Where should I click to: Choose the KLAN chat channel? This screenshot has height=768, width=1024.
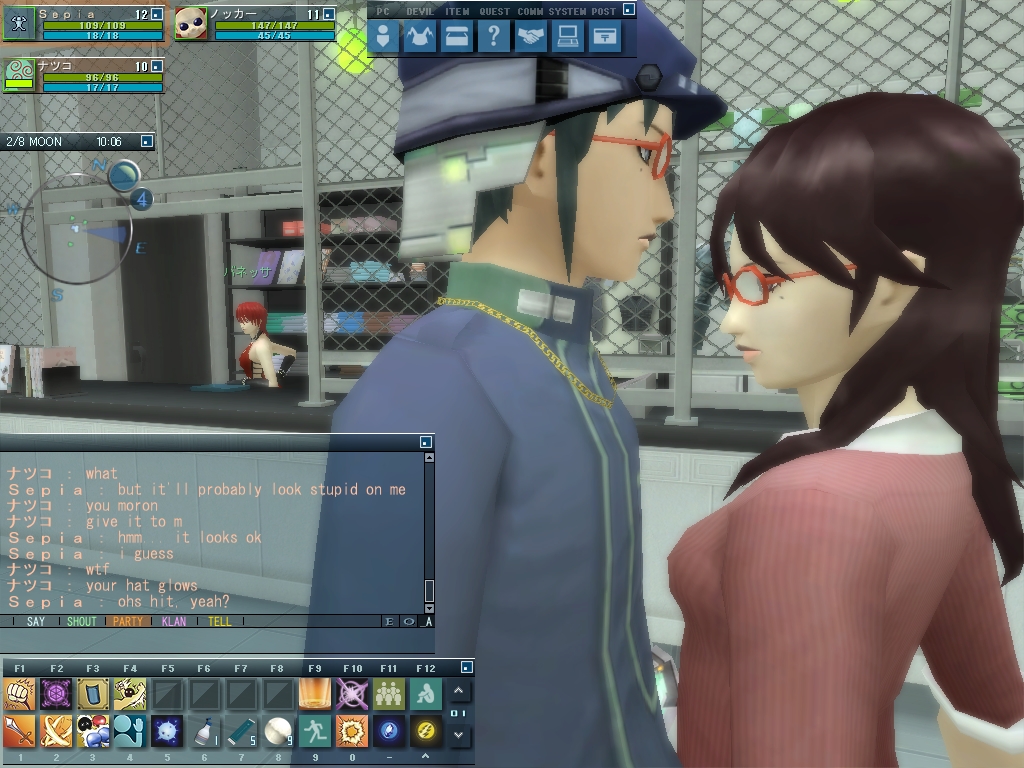tap(174, 621)
